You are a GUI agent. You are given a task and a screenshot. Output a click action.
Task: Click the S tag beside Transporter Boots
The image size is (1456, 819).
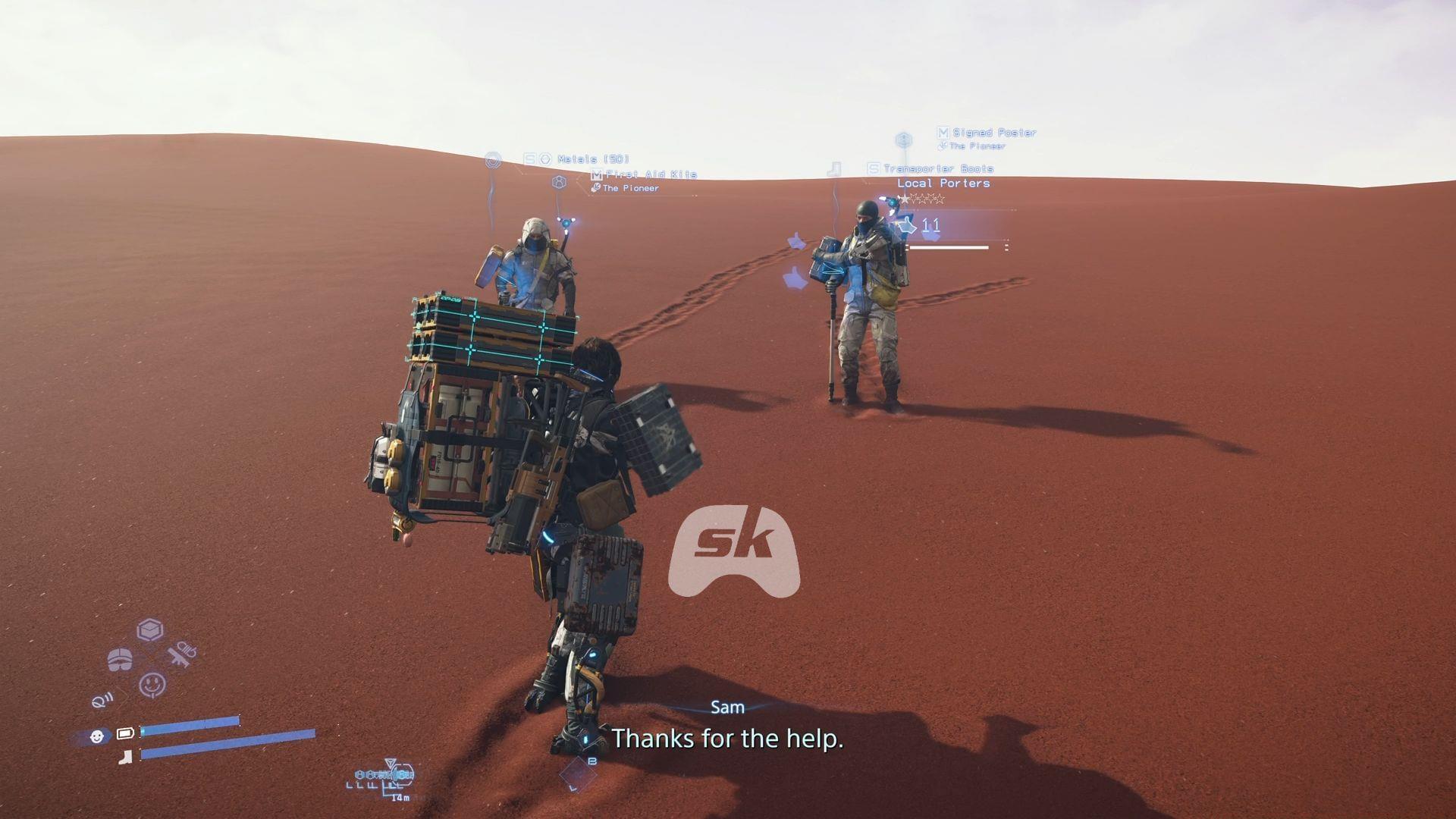[x=873, y=168]
